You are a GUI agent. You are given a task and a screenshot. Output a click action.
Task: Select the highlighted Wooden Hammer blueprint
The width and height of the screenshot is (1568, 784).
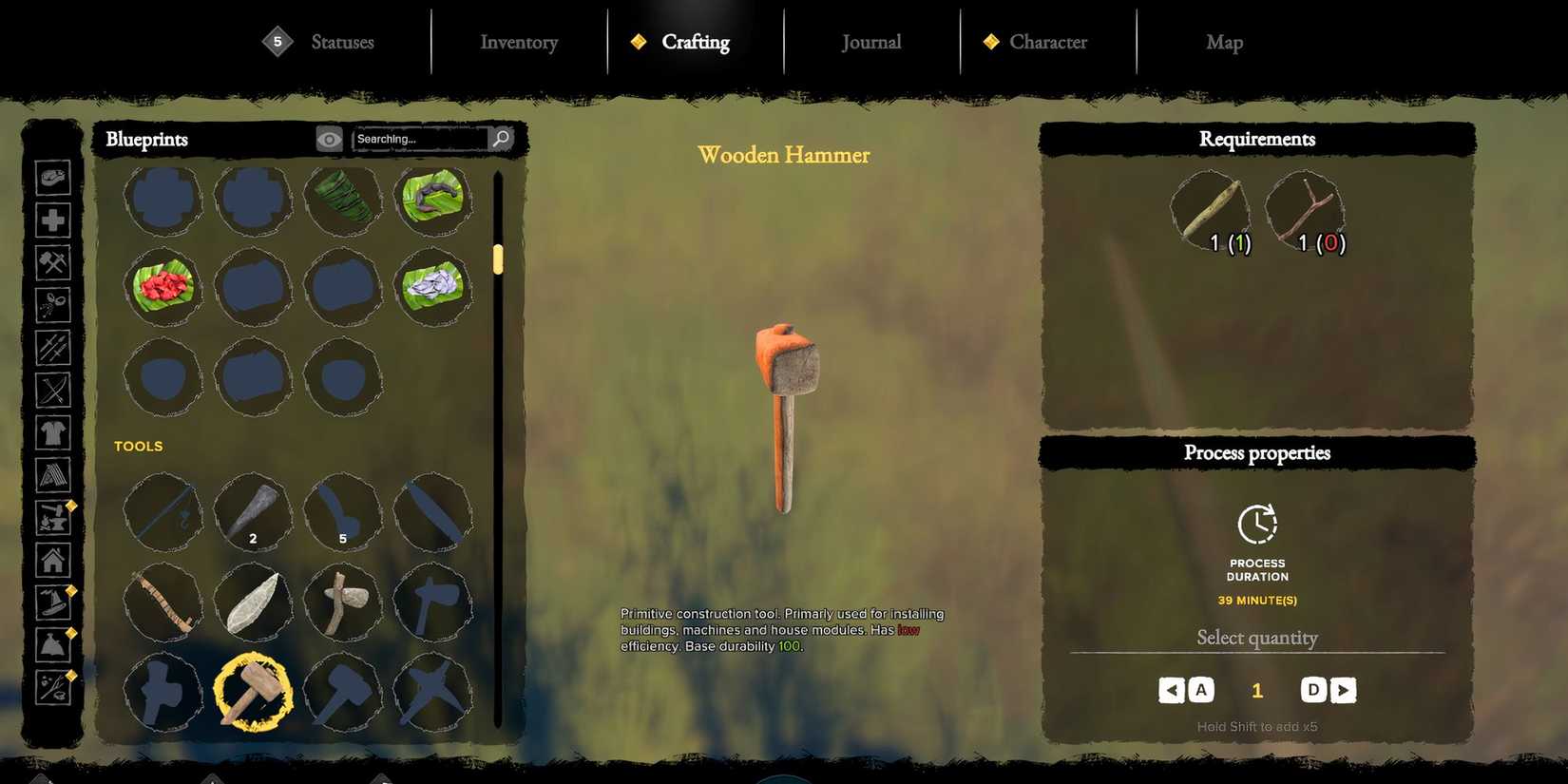[x=253, y=693]
